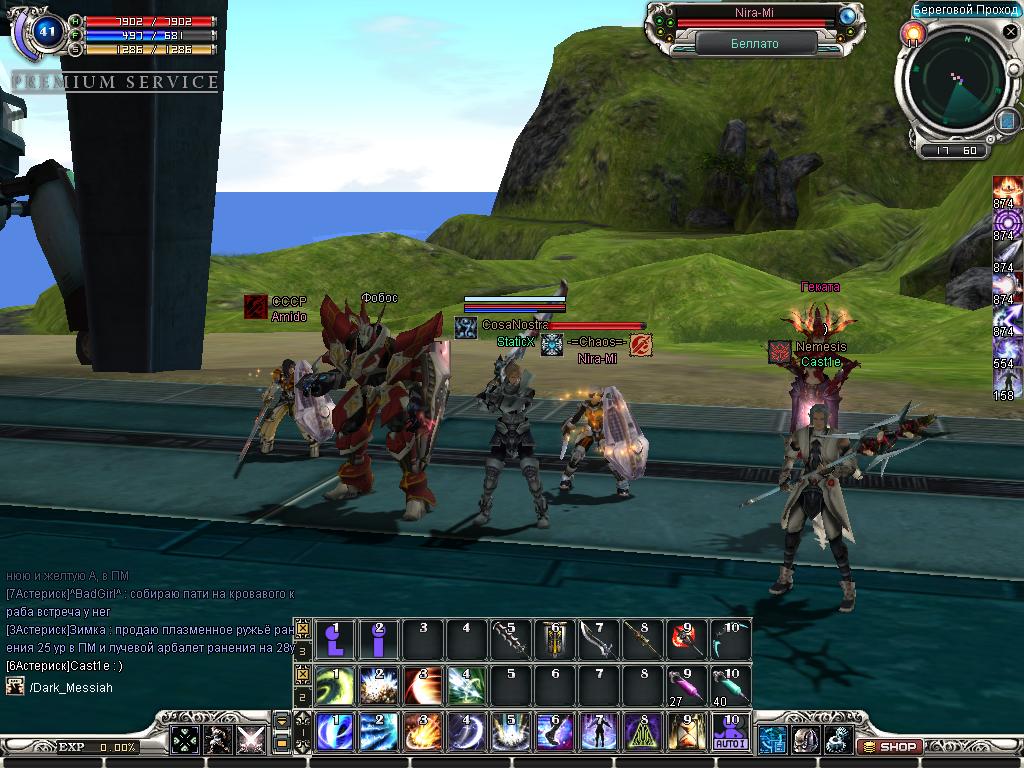Activate the green swirl skill in slot 1

pyautogui.click(x=335, y=686)
